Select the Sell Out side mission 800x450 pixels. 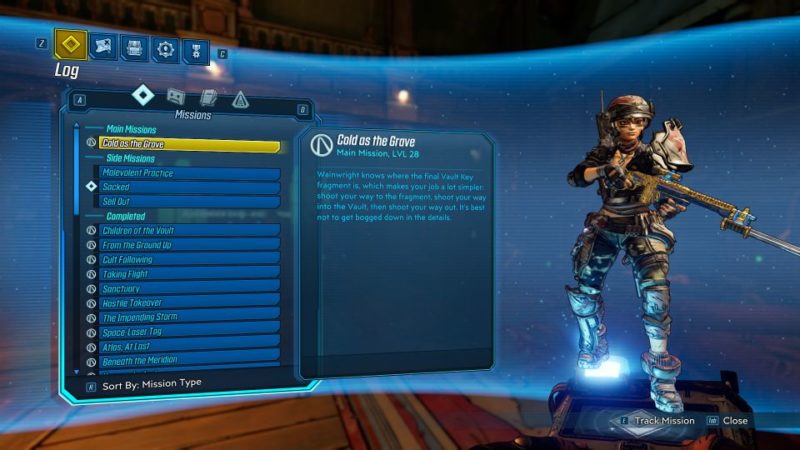pyautogui.click(x=190, y=201)
